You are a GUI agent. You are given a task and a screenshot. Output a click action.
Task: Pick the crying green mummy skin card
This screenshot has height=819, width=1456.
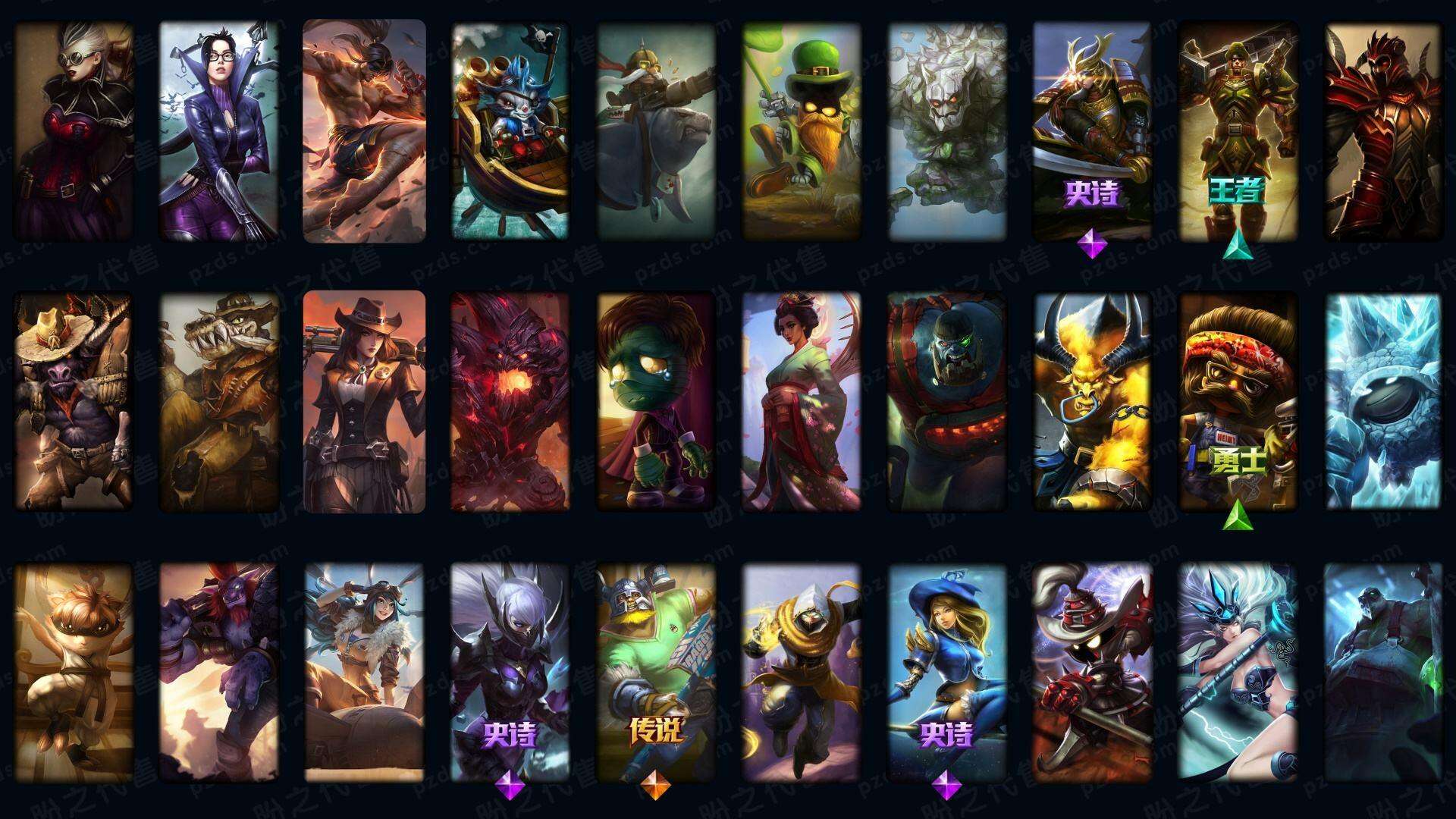(655, 400)
